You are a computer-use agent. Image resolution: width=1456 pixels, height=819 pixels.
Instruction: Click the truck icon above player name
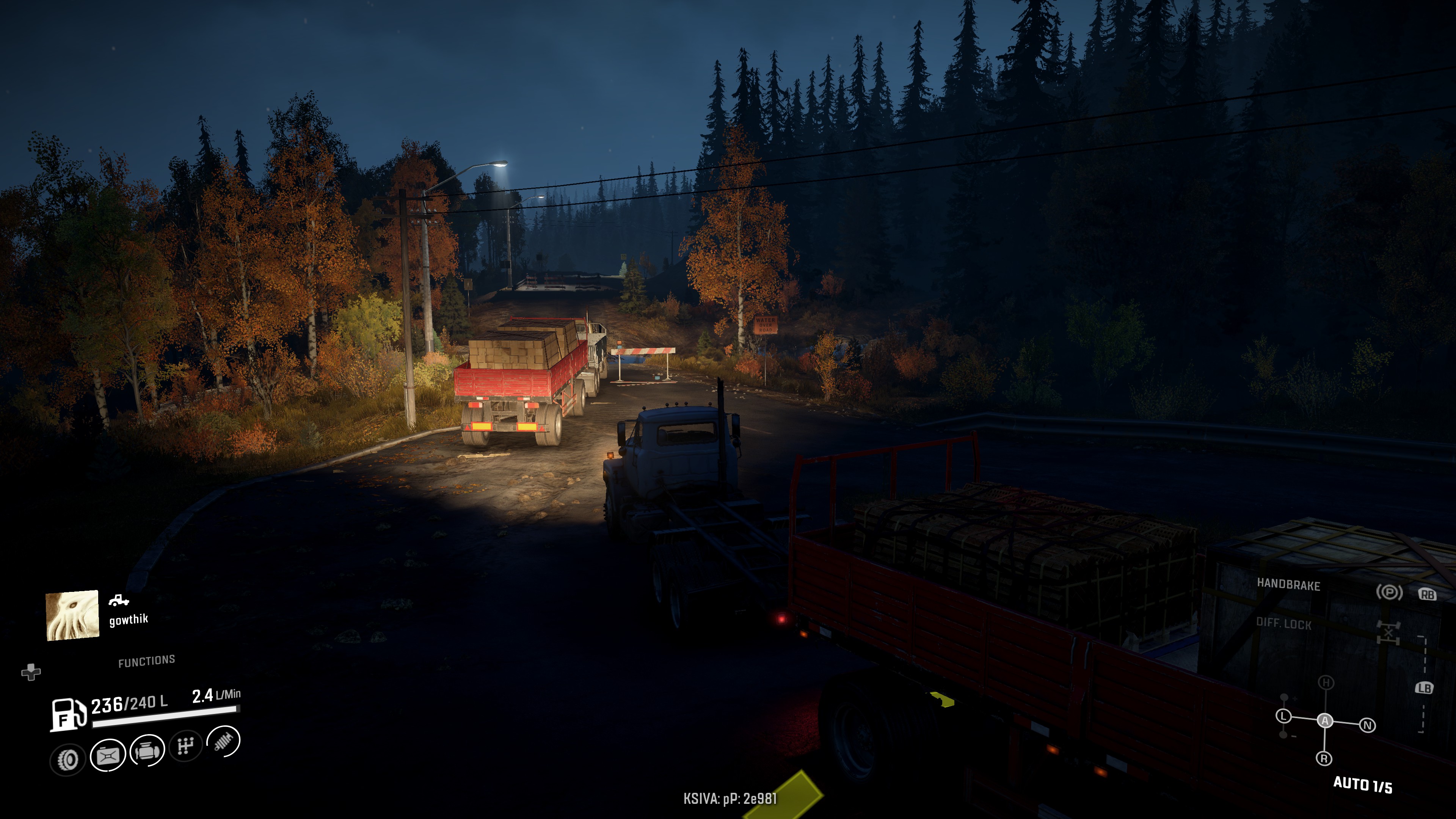(118, 600)
